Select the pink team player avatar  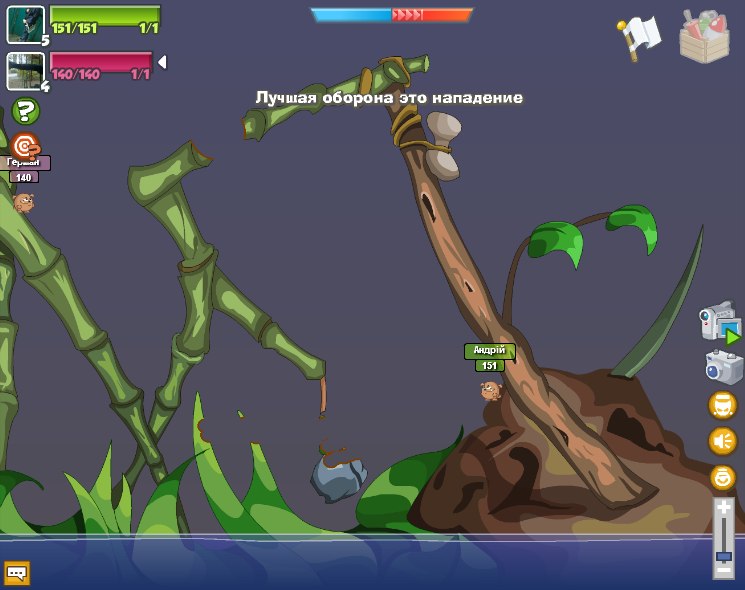25,70
